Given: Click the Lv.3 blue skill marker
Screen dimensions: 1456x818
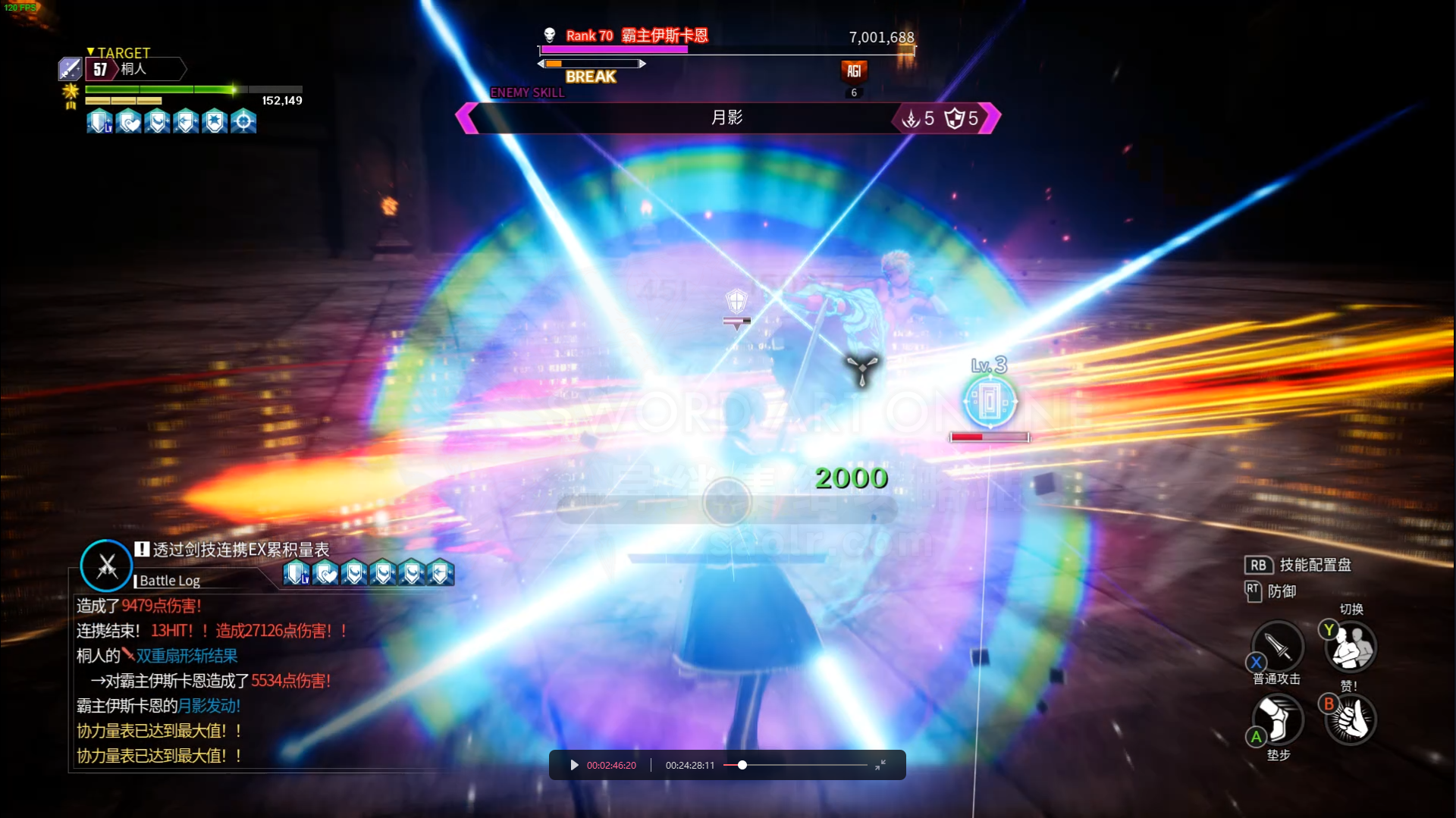Looking at the screenshot, I should [990, 400].
